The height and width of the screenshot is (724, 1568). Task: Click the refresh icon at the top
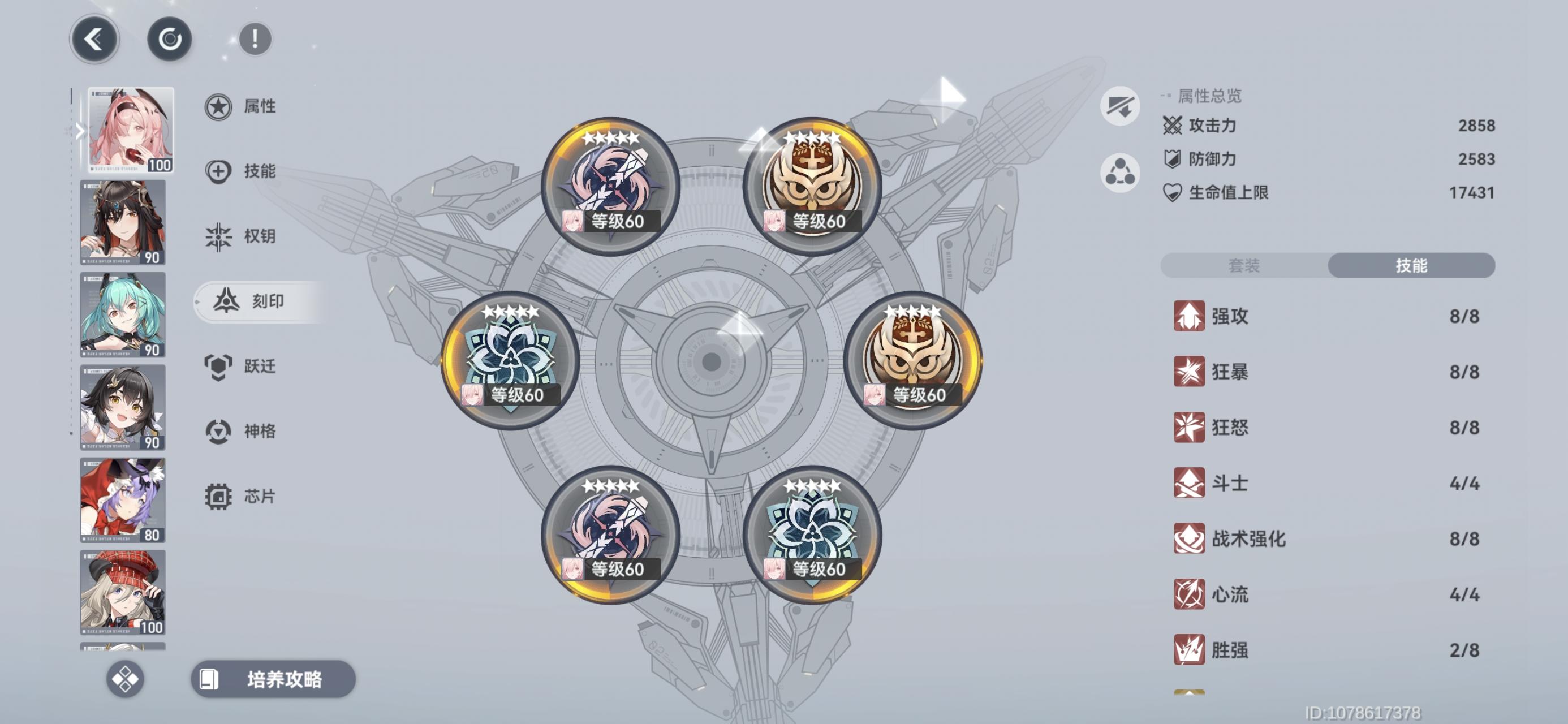171,38
